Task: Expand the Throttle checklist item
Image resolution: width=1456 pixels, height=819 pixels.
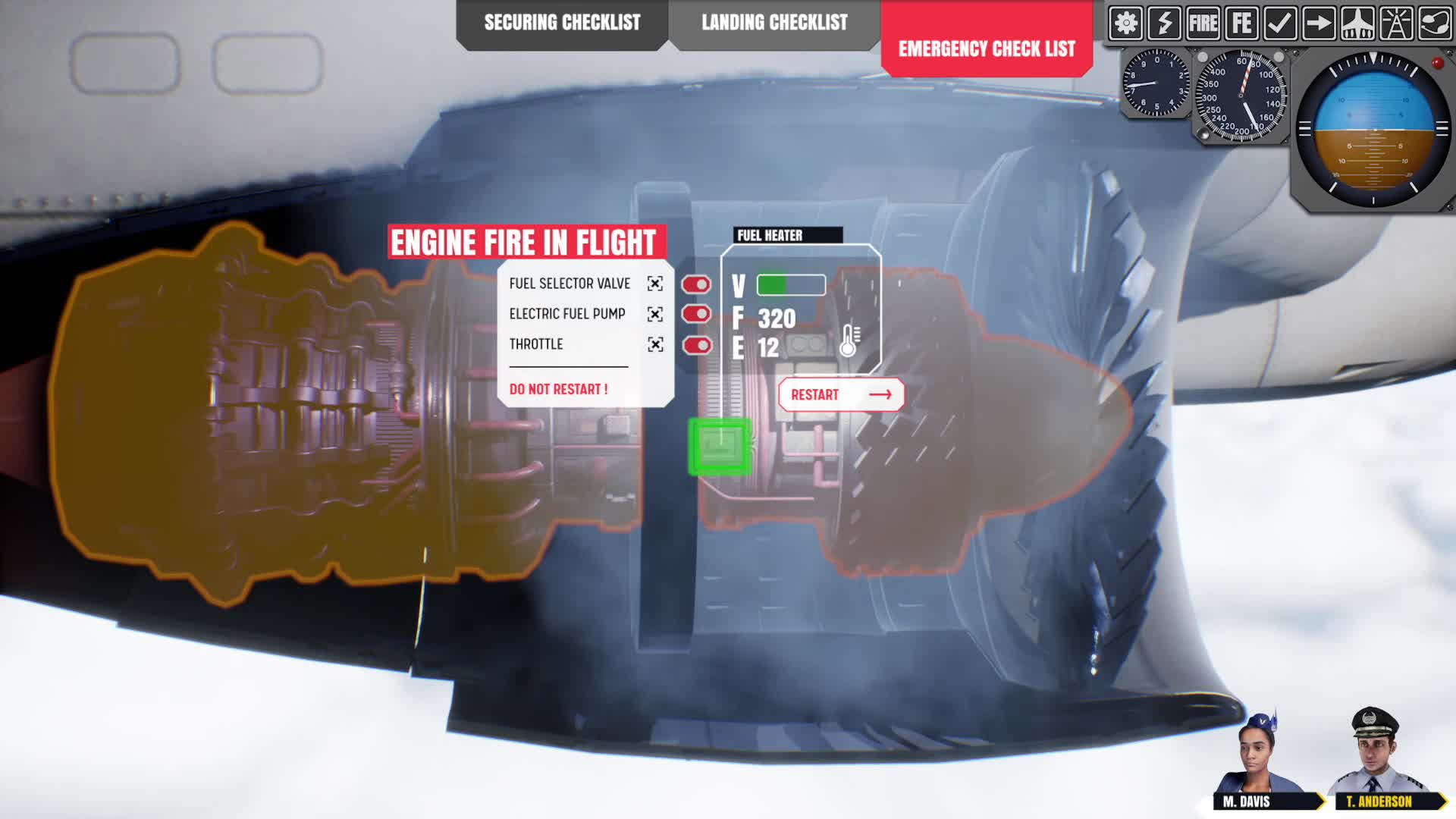Action: pyautogui.click(x=654, y=344)
